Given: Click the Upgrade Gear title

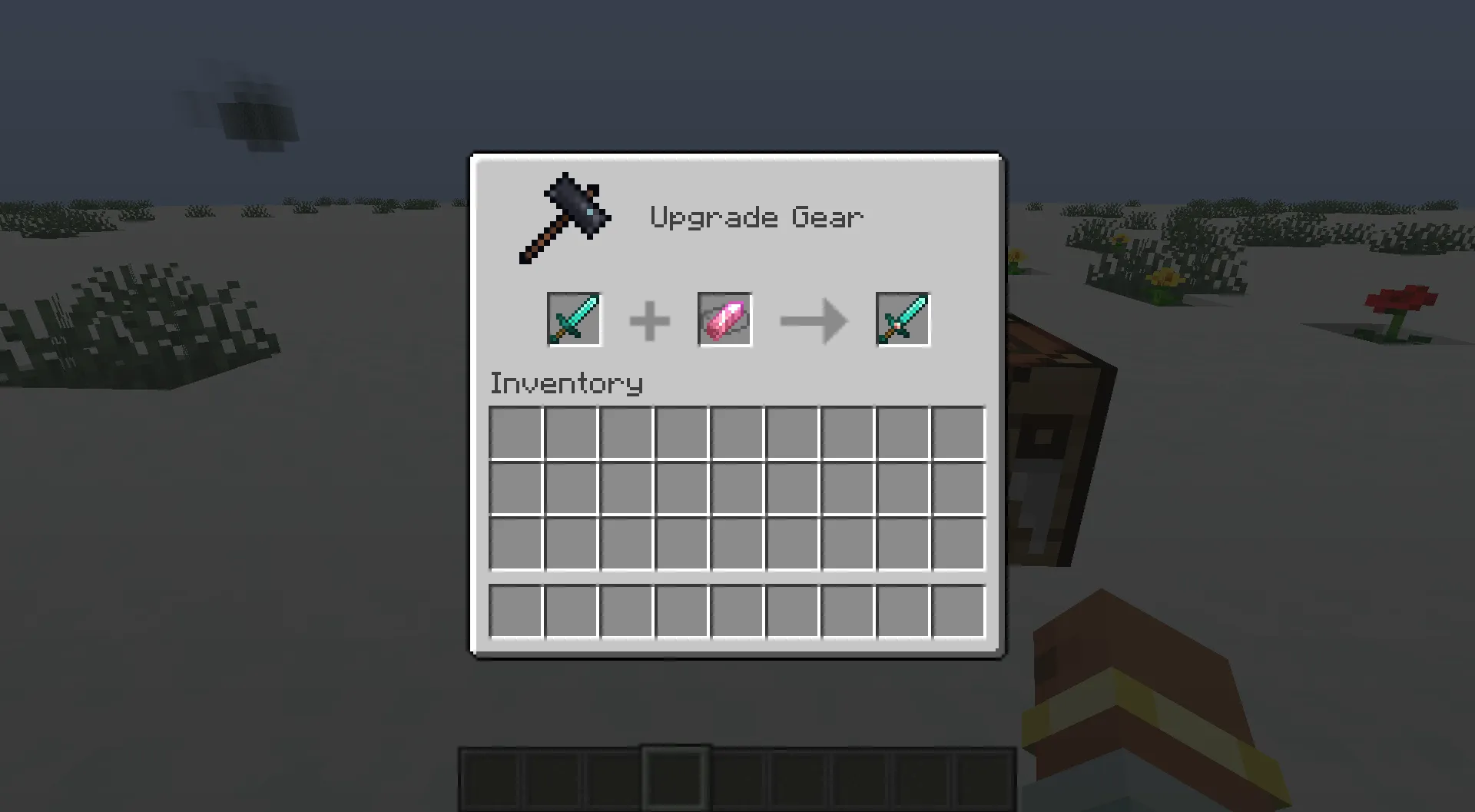Looking at the screenshot, I should coord(757,217).
